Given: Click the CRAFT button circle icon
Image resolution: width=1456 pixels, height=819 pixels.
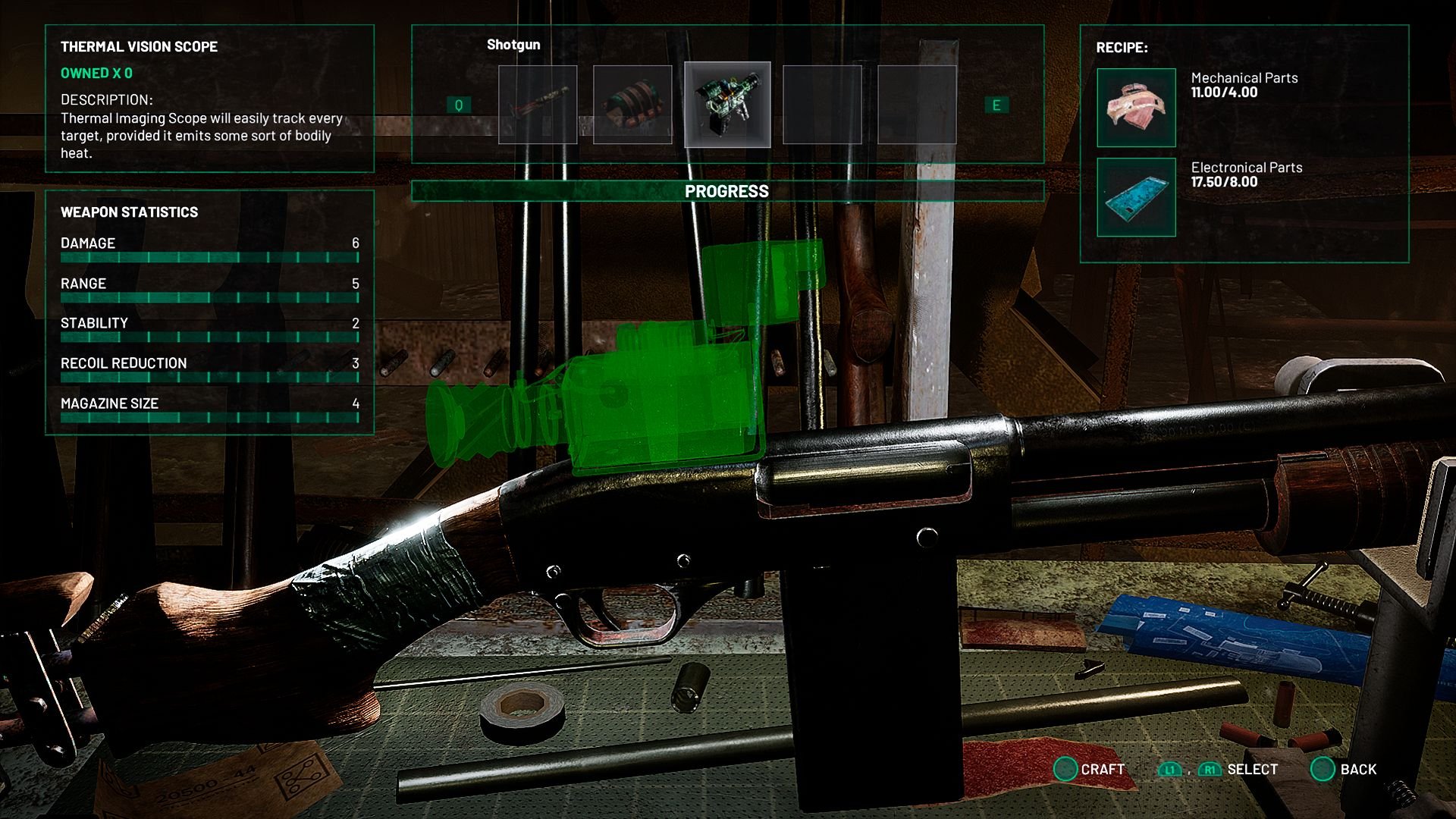Looking at the screenshot, I should [x=1066, y=768].
